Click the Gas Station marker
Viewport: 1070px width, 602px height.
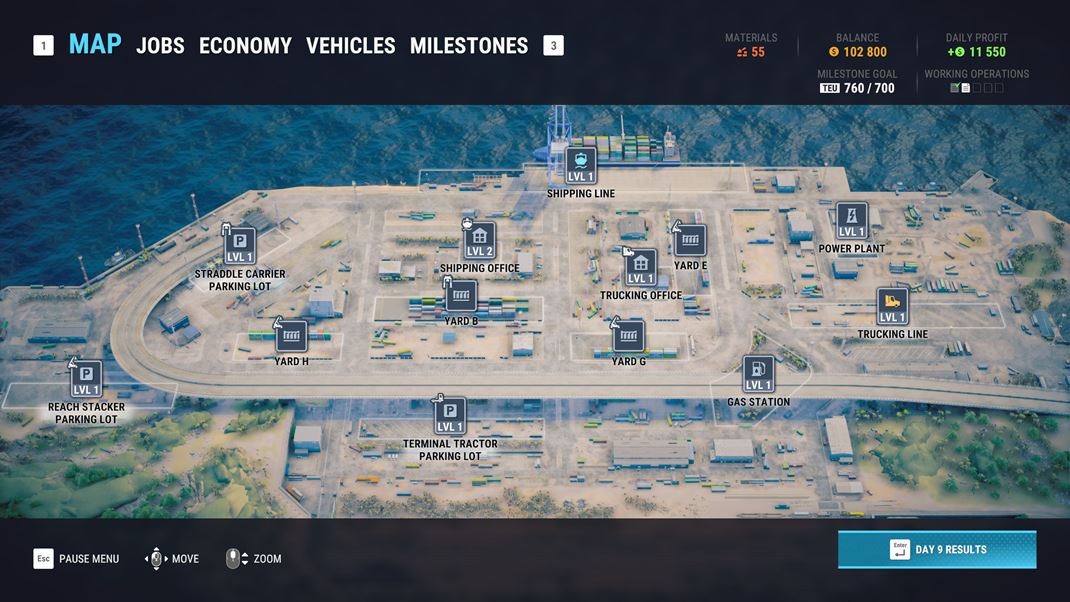pyautogui.click(x=758, y=374)
